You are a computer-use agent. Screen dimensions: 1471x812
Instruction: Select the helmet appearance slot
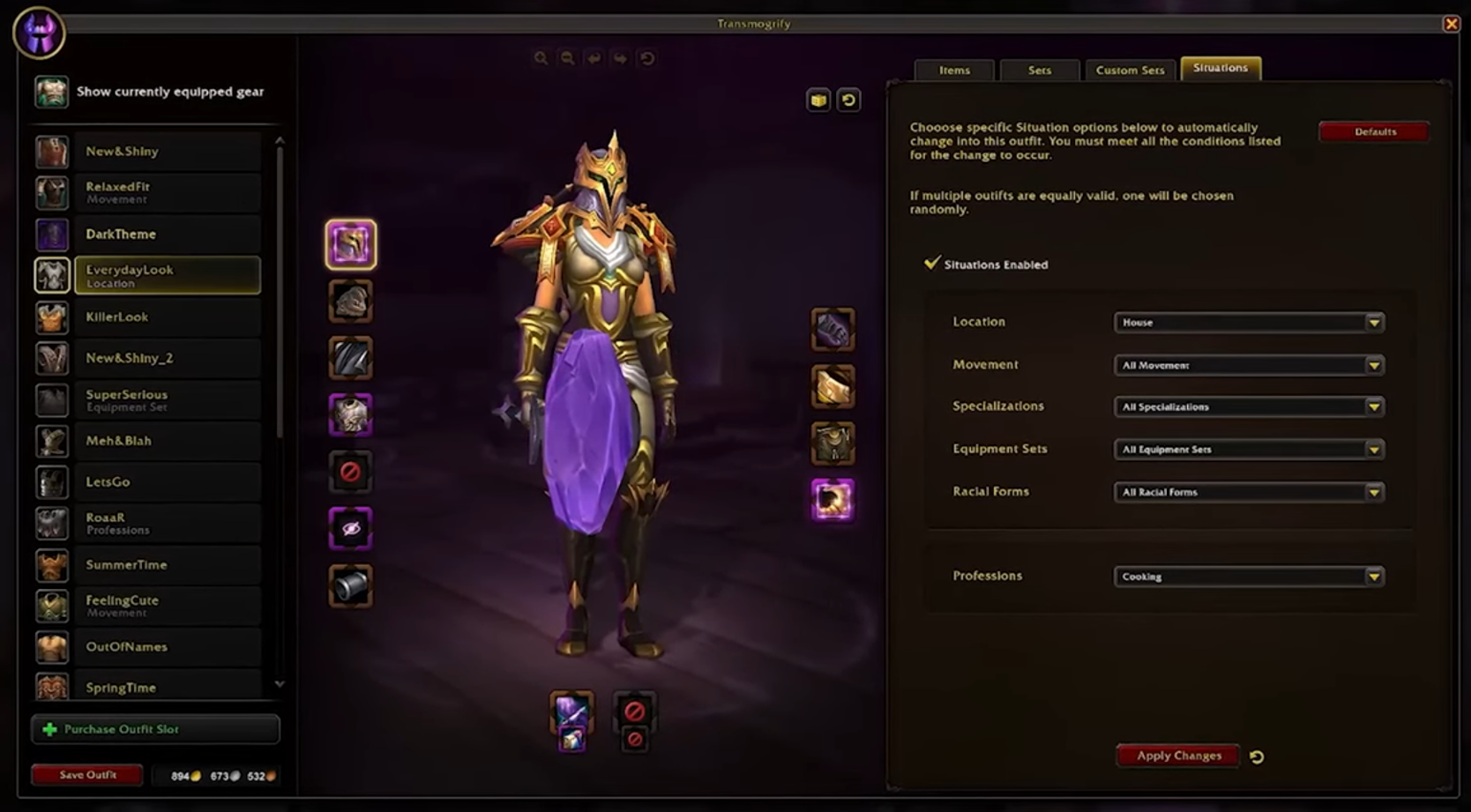[x=350, y=244]
